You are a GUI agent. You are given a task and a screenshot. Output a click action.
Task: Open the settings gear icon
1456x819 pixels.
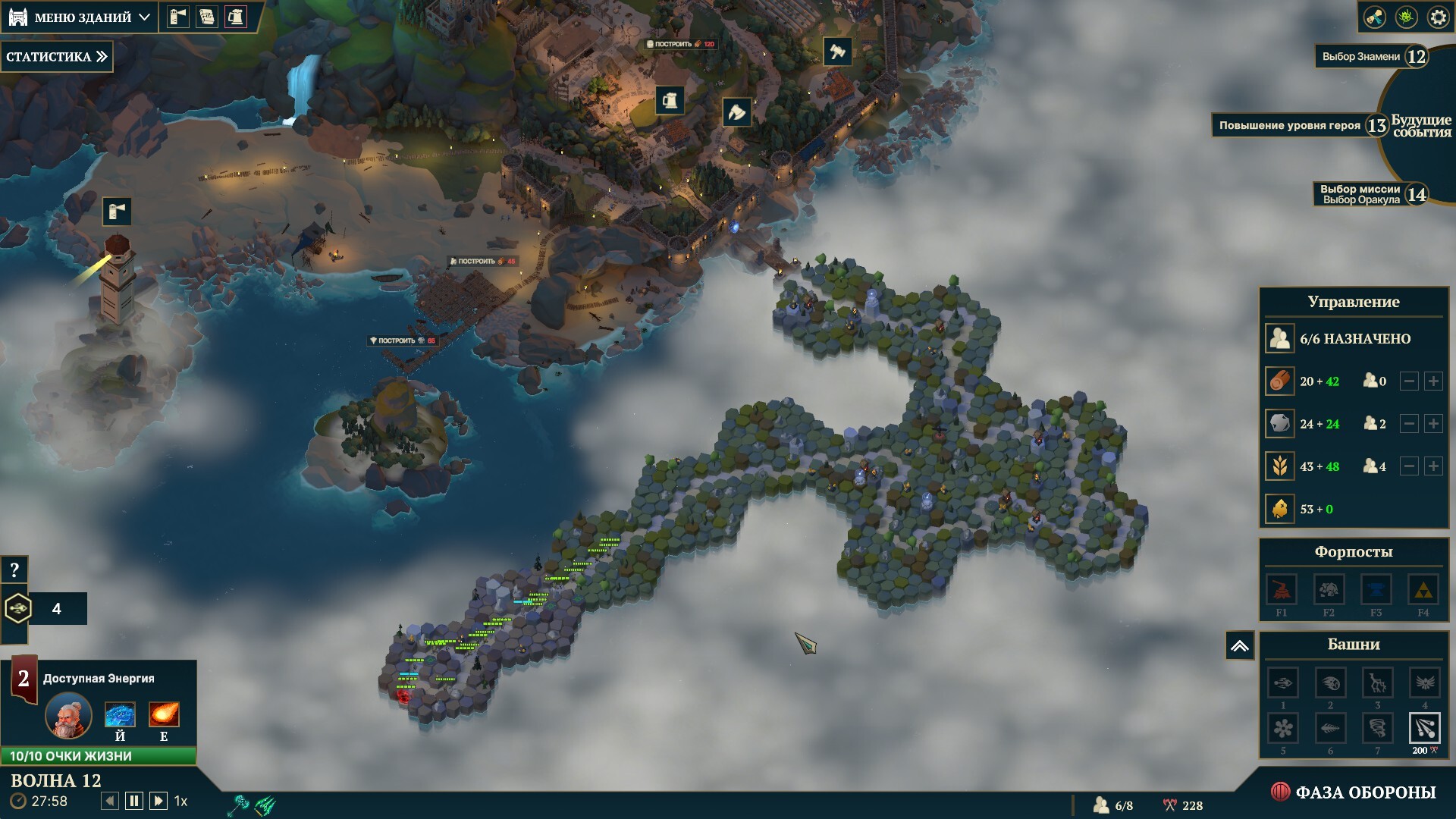pos(1438,17)
